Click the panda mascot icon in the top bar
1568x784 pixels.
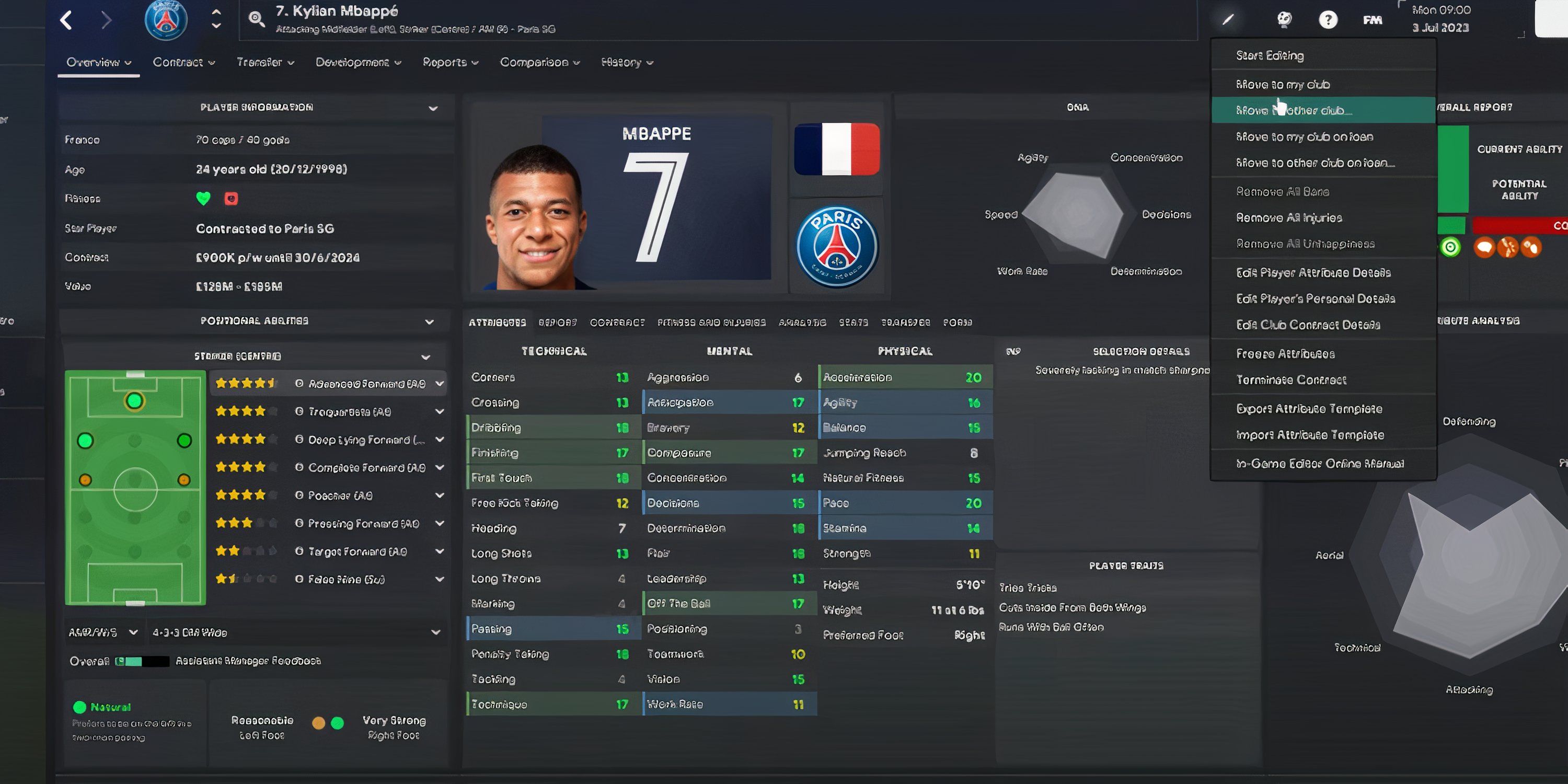pos(1284,19)
